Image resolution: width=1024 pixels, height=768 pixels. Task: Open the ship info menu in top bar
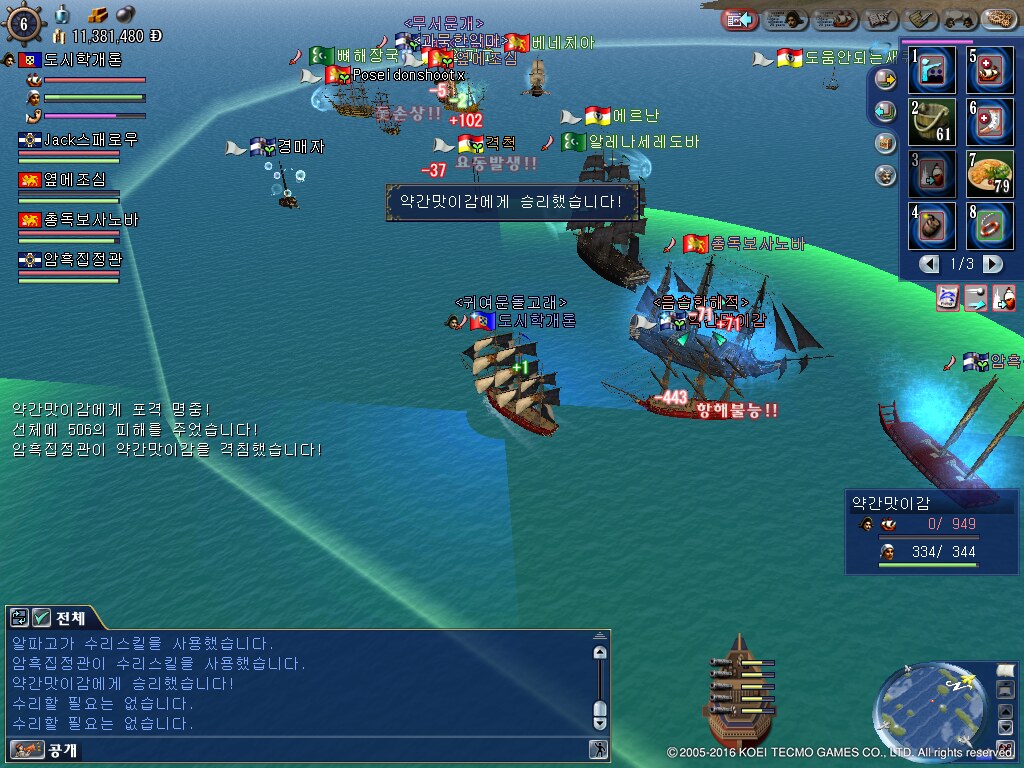click(x=837, y=19)
